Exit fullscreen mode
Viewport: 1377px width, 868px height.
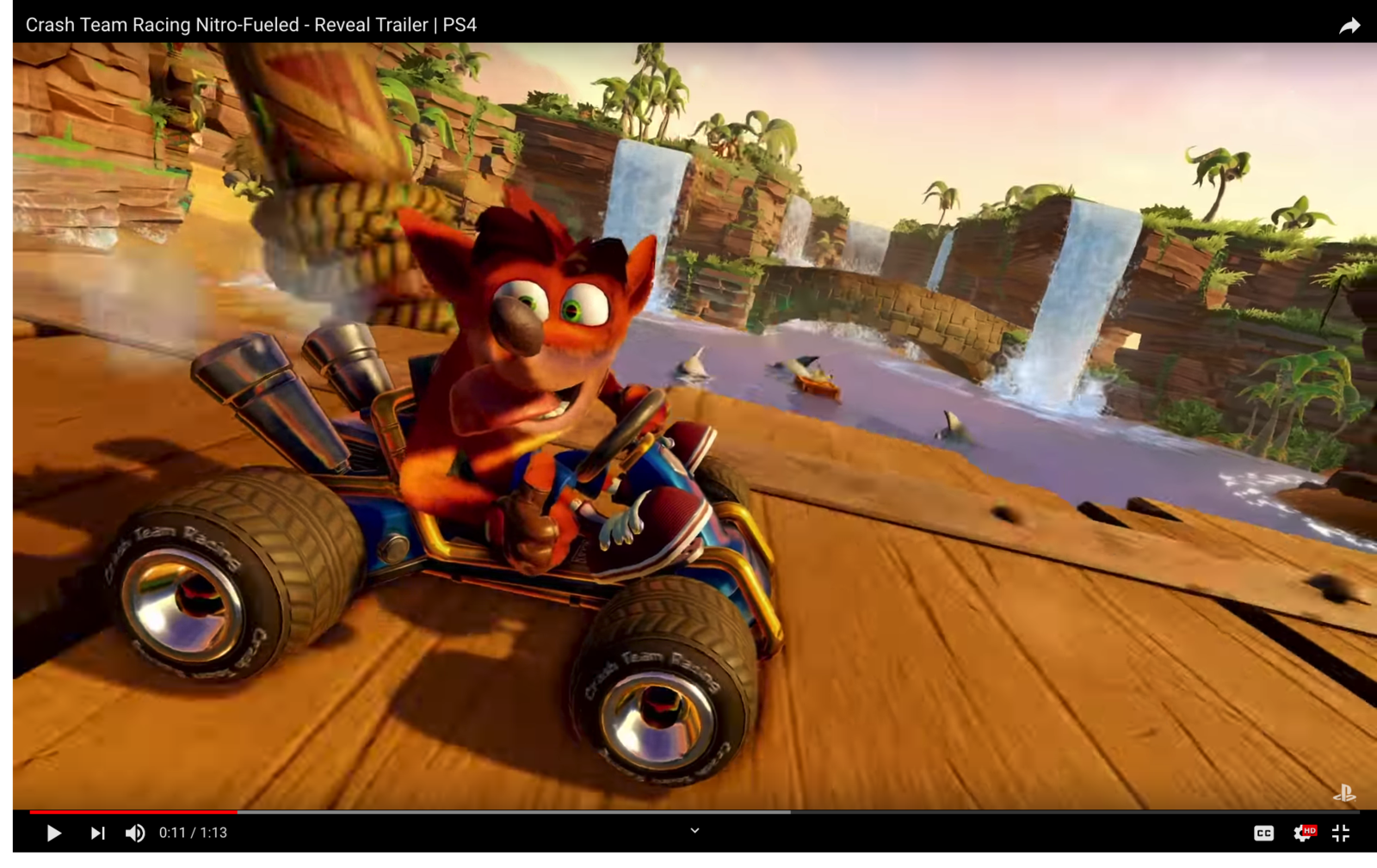tap(1340, 833)
